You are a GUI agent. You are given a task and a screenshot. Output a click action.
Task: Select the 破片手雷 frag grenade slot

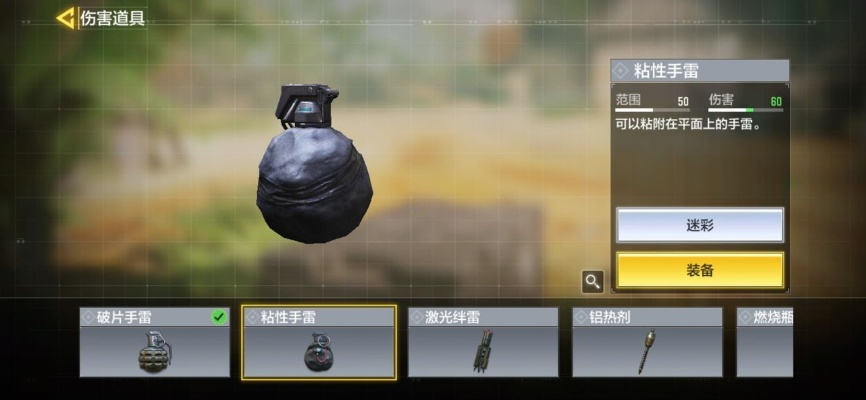point(155,342)
